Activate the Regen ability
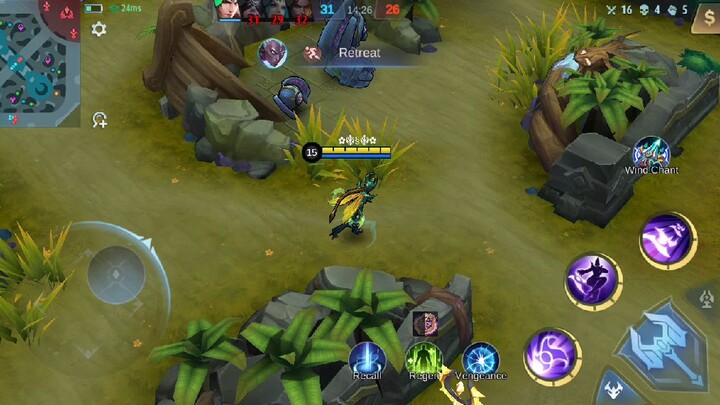The image size is (720, 405). pos(424,359)
